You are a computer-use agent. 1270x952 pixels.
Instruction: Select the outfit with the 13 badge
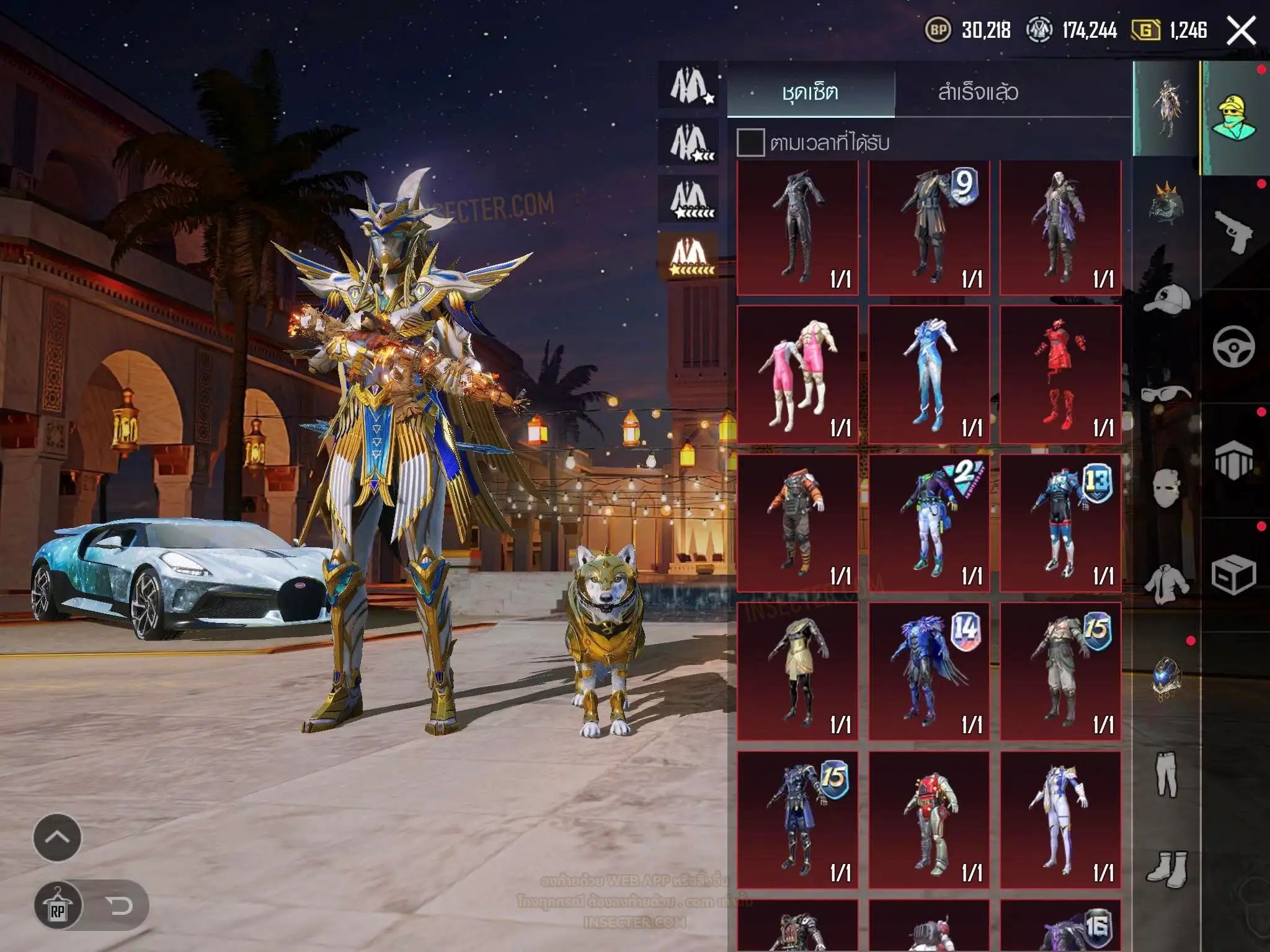(x=1060, y=523)
